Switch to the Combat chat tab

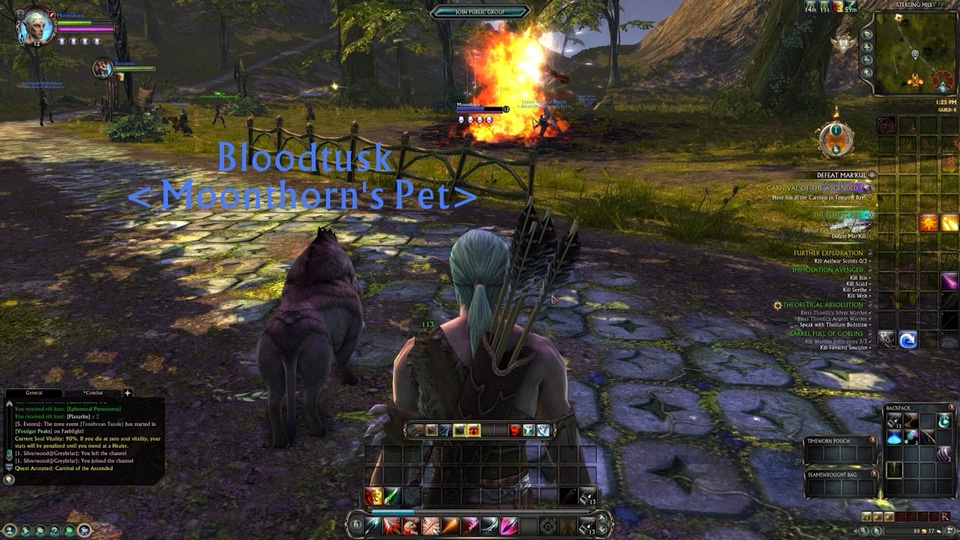tap(93, 394)
